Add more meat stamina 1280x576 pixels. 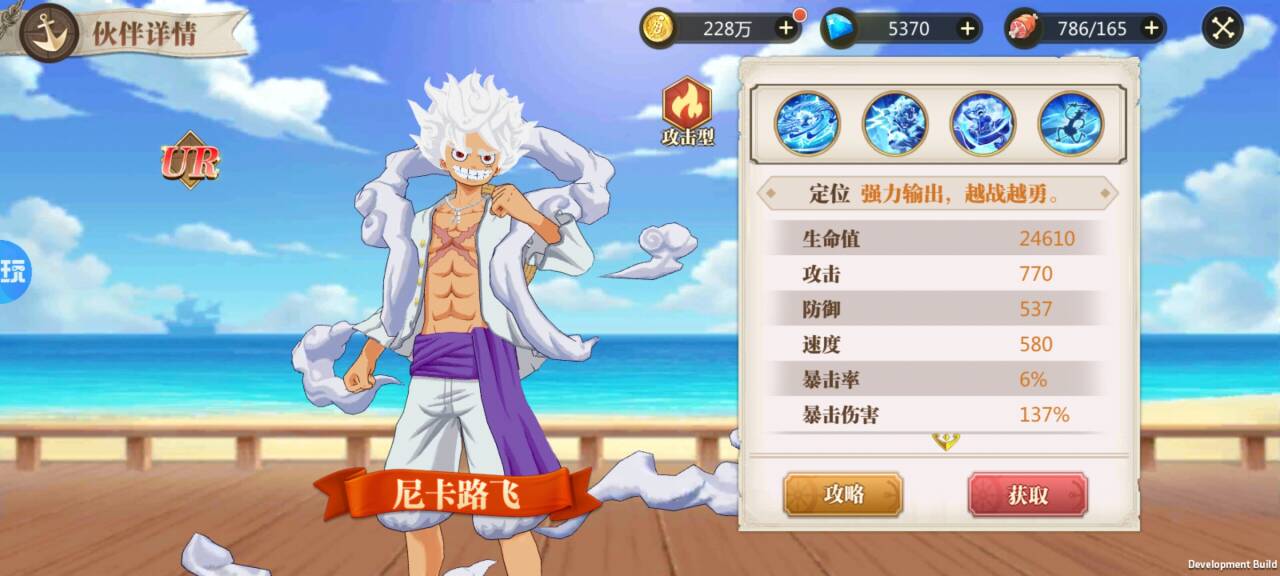1151,28
